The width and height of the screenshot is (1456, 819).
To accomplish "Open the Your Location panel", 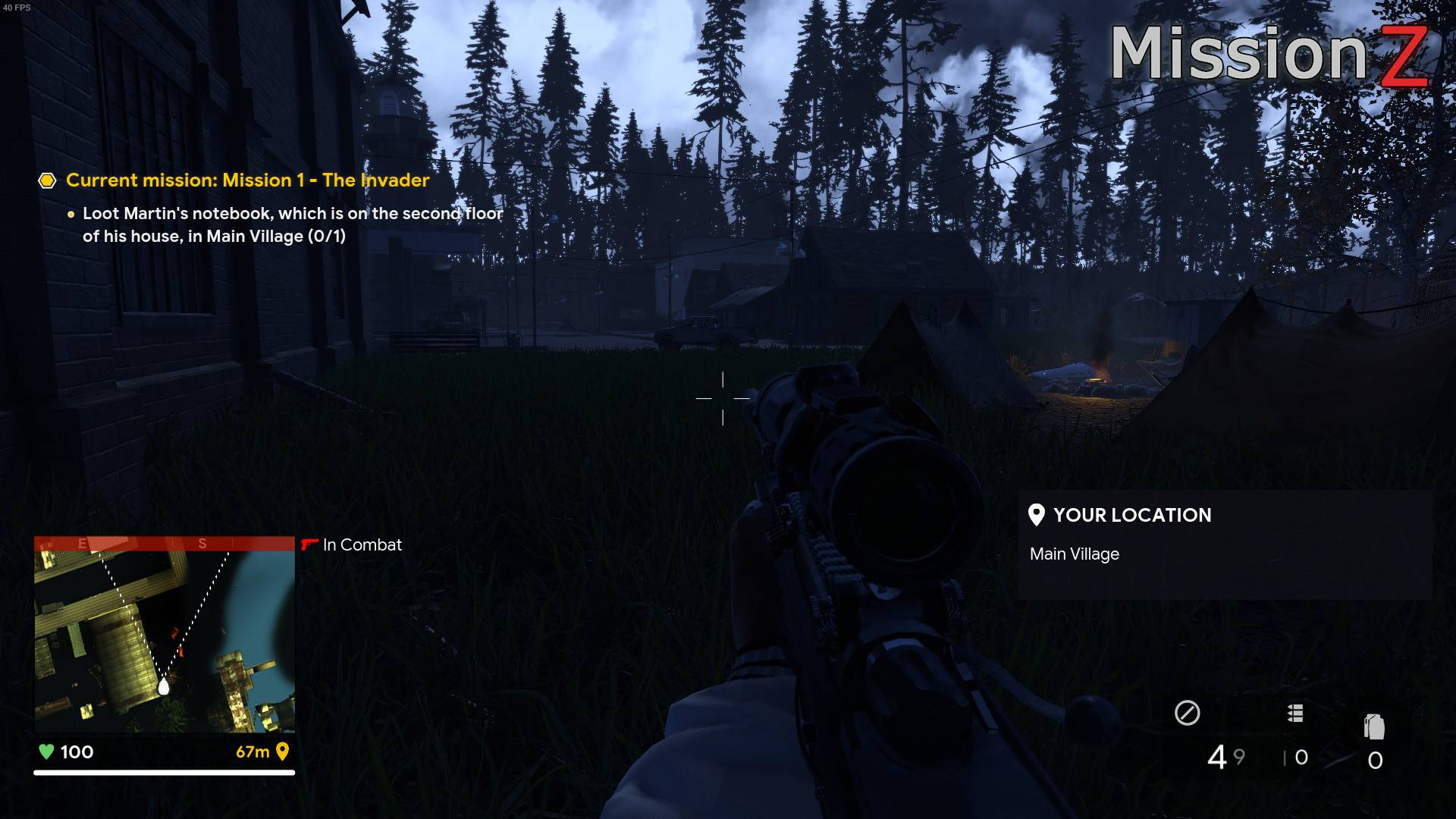I will click(x=1224, y=544).
